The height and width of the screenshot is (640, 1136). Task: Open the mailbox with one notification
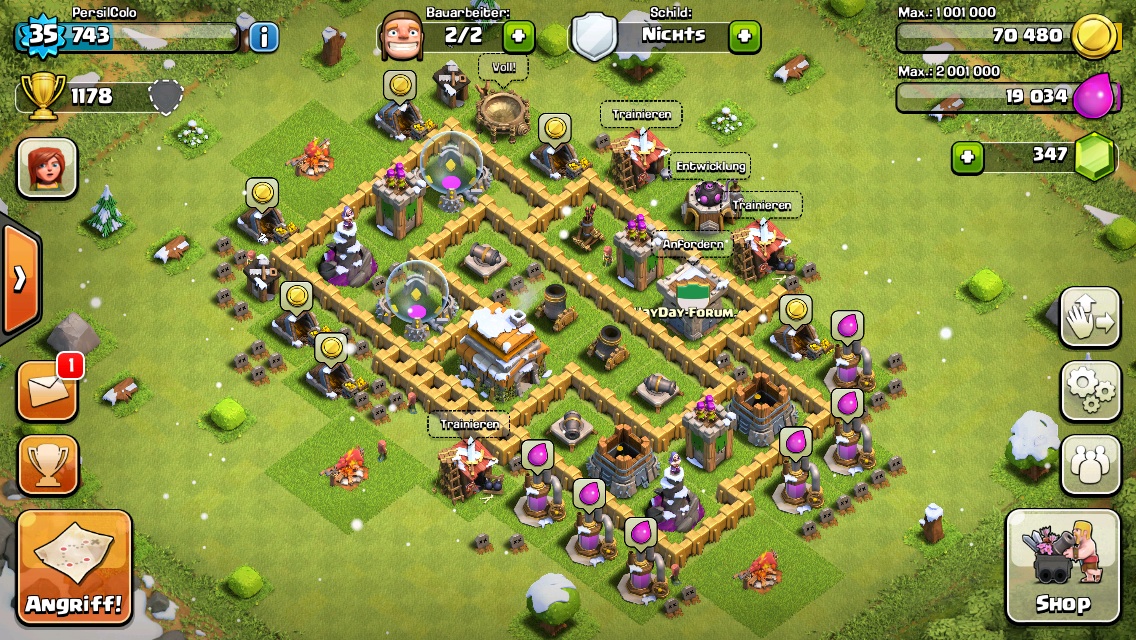47,390
